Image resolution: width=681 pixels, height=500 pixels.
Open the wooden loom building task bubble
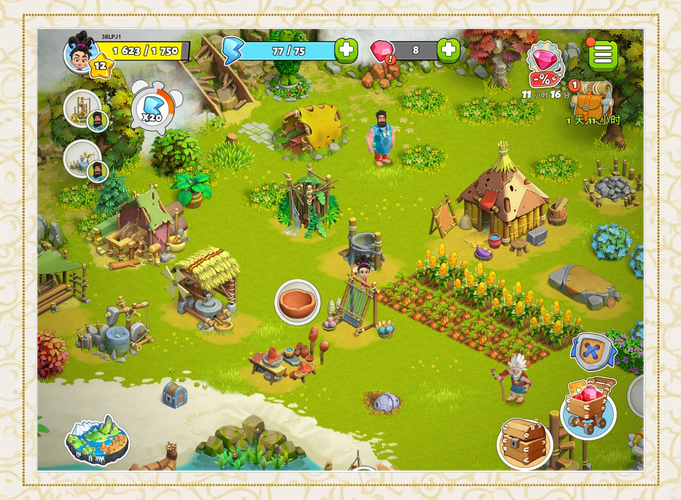point(83,110)
